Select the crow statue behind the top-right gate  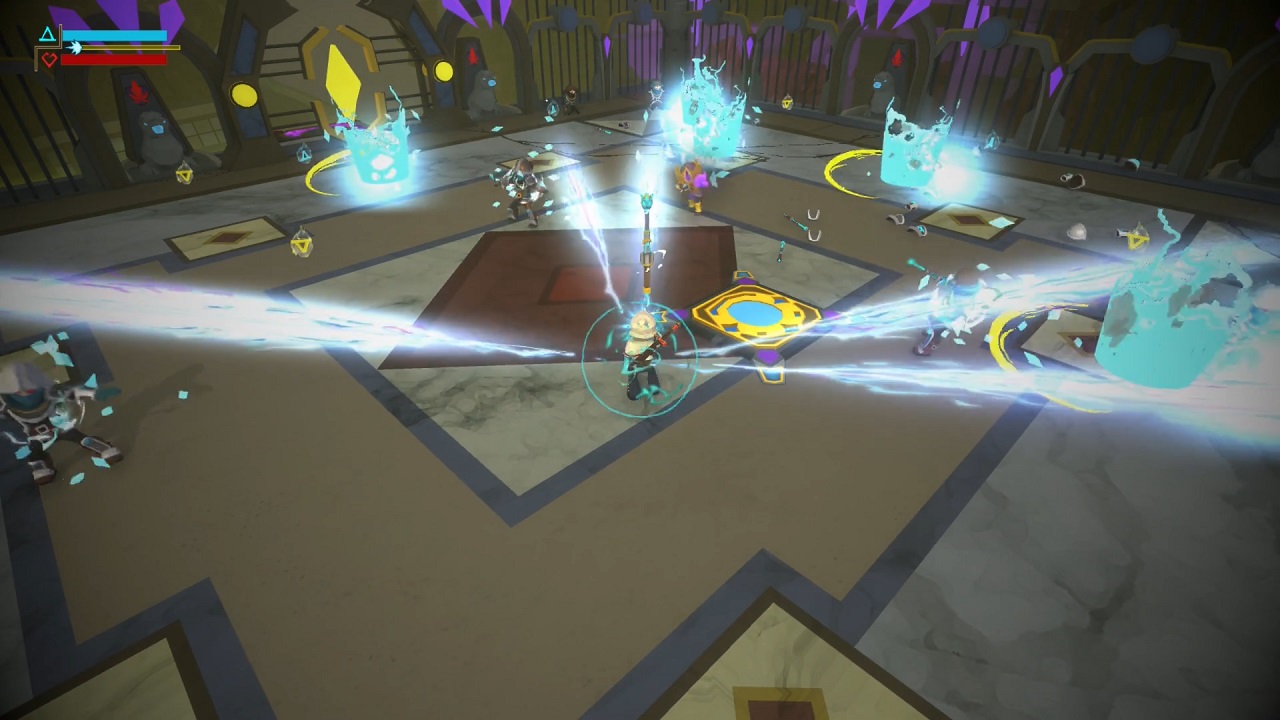tap(879, 89)
